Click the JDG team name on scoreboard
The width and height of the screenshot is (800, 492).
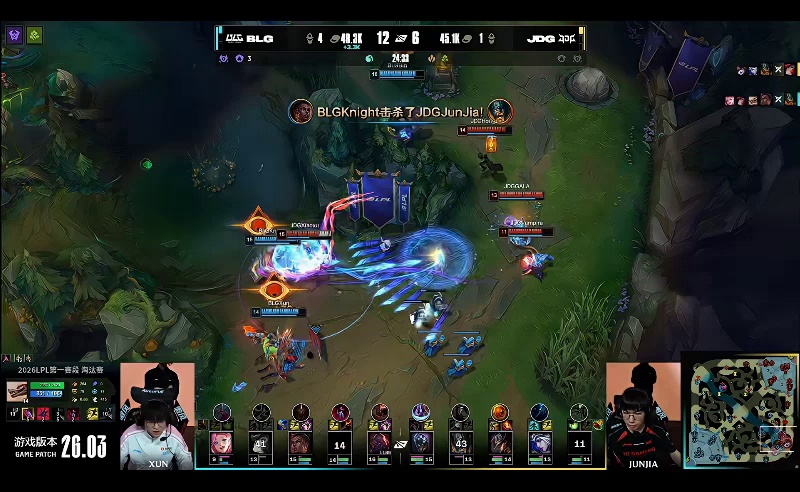(x=540, y=39)
